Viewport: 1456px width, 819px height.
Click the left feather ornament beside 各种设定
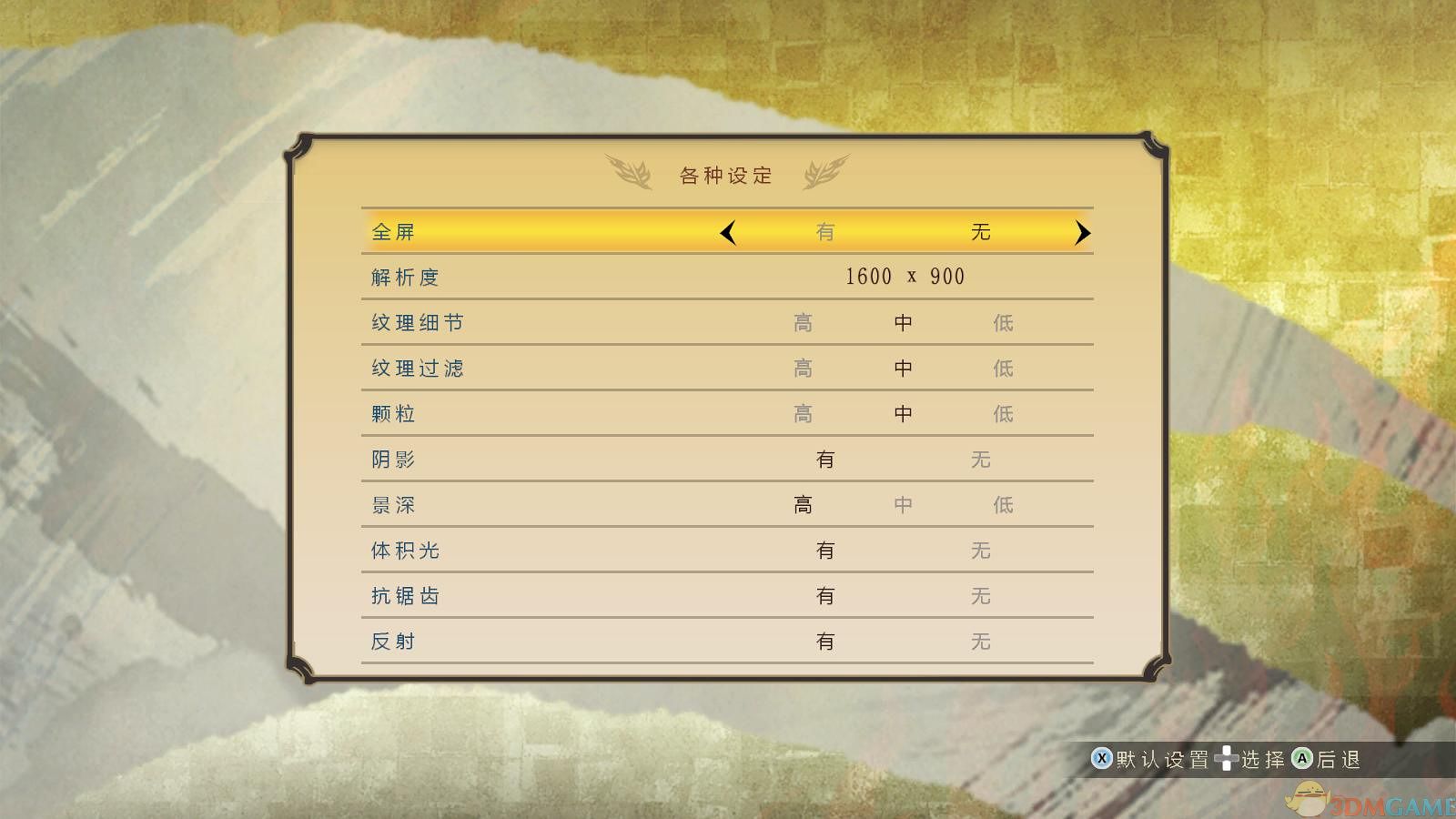click(x=630, y=171)
